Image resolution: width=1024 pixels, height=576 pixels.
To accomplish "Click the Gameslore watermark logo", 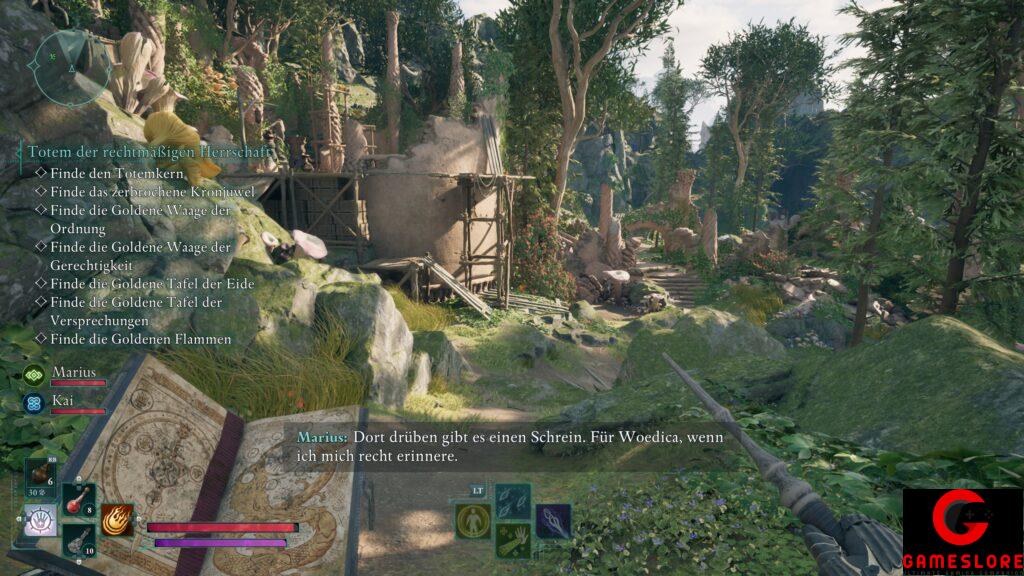I will coord(962,531).
